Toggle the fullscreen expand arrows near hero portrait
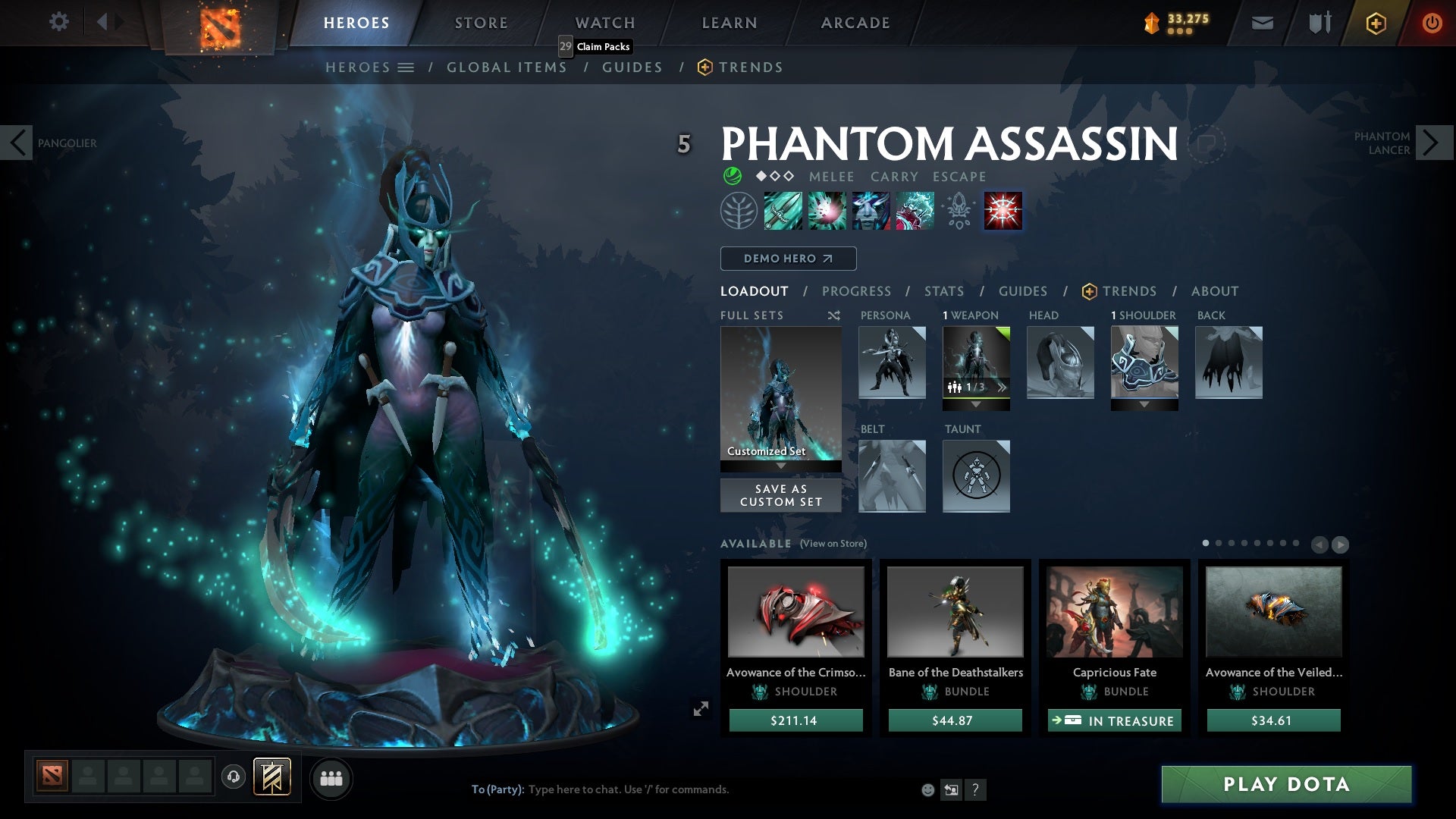The image size is (1456, 819). click(x=701, y=708)
